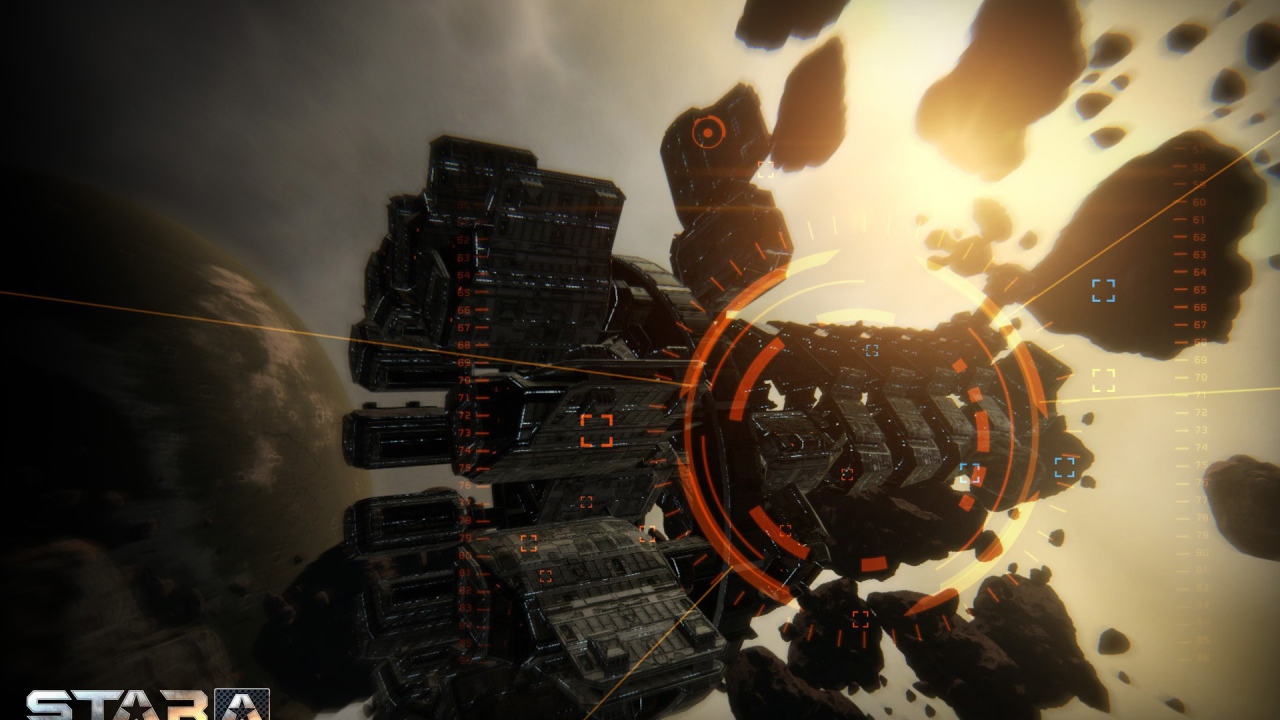
Task: Toggle the blue lock indicator near the right asteroid field
Action: 1063,465
